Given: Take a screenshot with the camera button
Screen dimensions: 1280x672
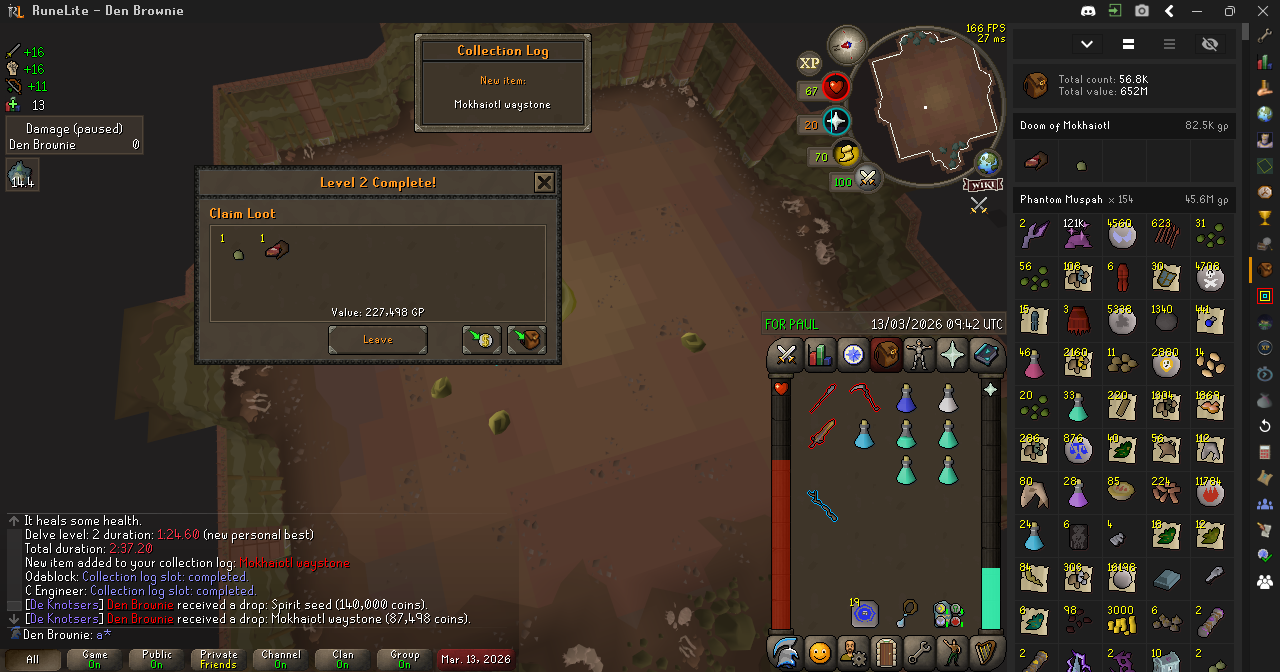Looking at the screenshot, I should click(x=1142, y=11).
